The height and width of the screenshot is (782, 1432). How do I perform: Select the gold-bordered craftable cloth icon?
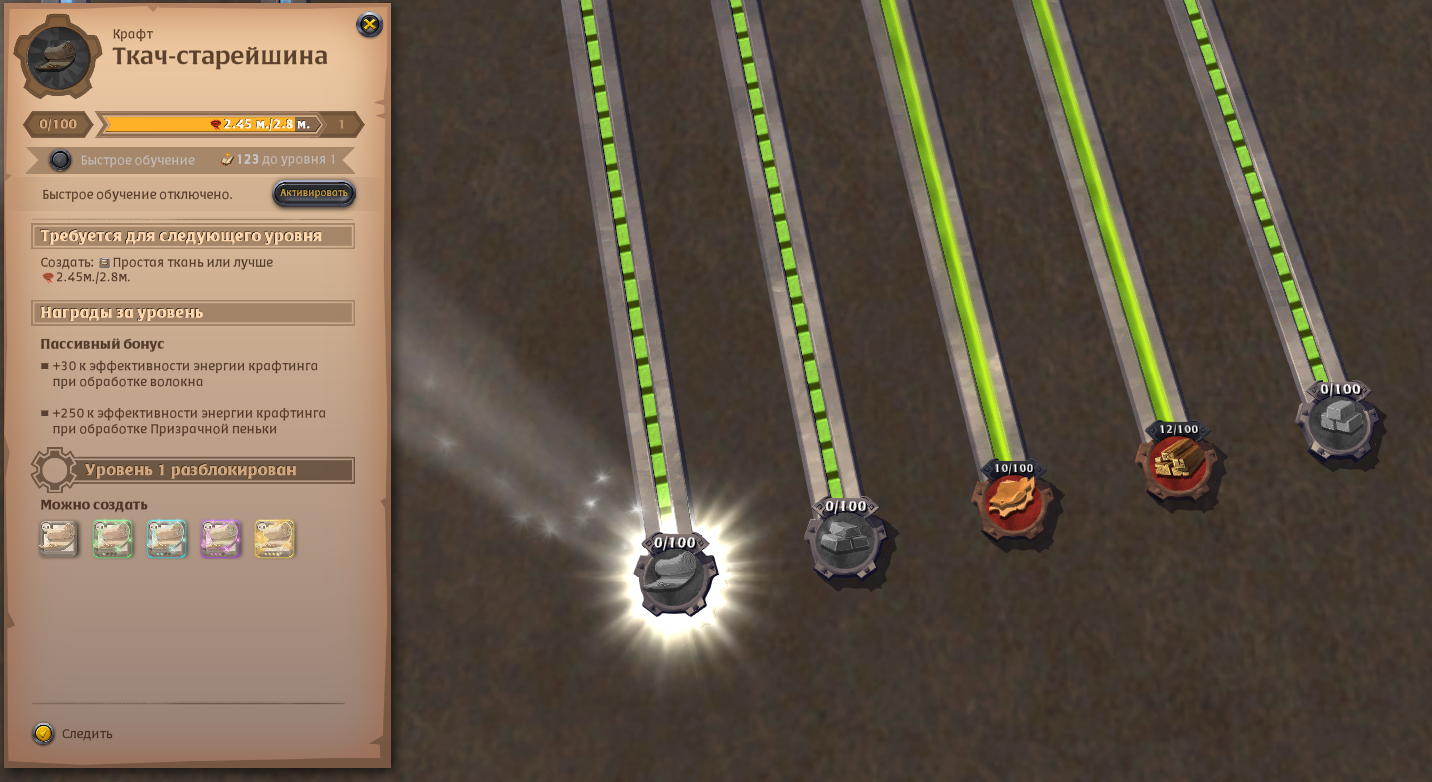click(274, 538)
